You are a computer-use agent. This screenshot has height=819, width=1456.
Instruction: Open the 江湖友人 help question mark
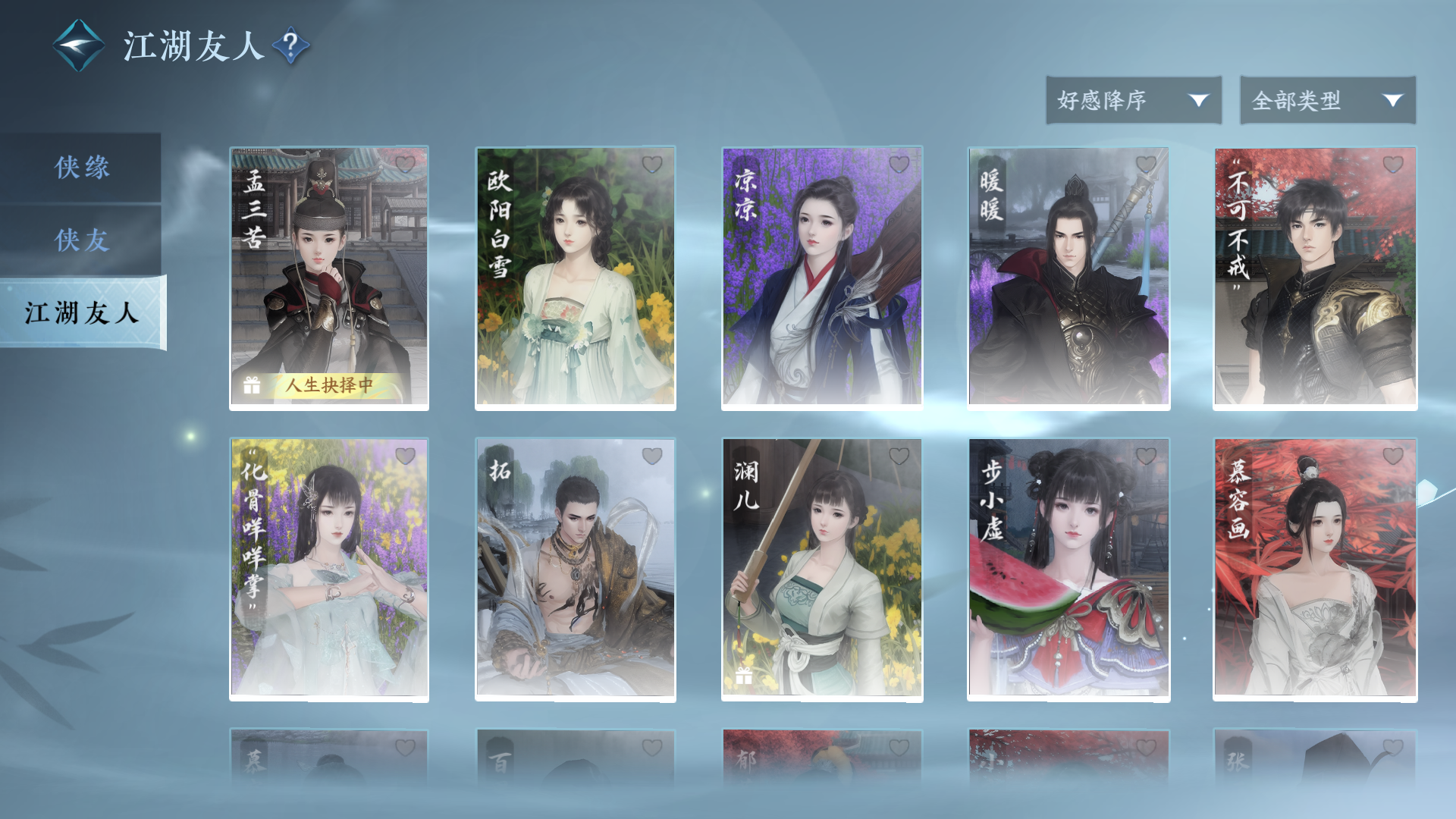point(290,45)
